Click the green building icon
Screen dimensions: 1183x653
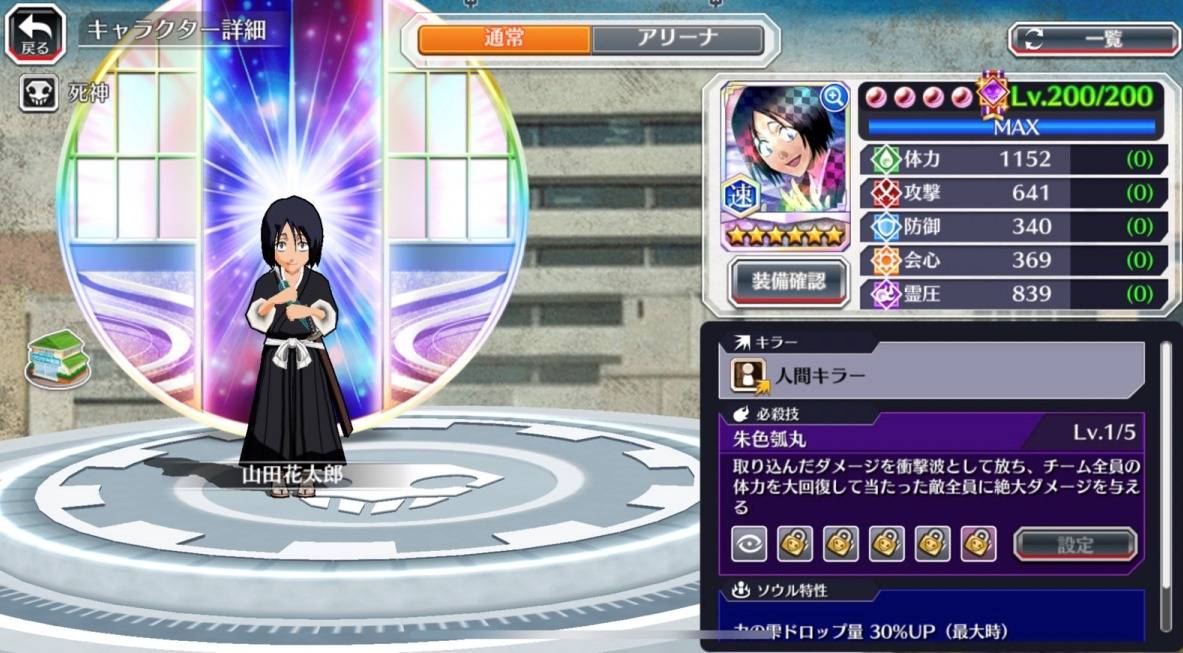(57, 358)
